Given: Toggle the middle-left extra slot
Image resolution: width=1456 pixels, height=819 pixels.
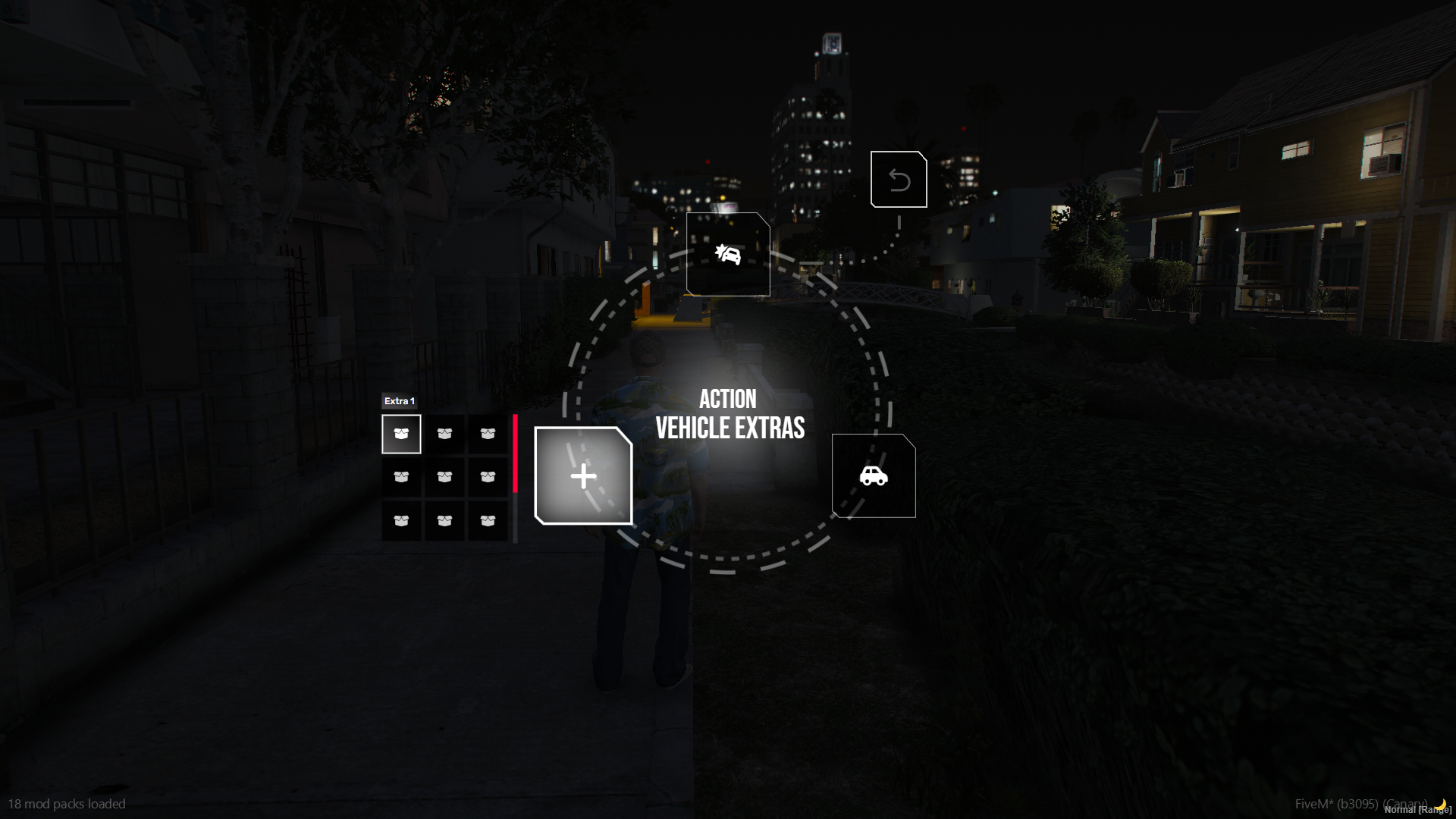Looking at the screenshot, I should [401, 476].
